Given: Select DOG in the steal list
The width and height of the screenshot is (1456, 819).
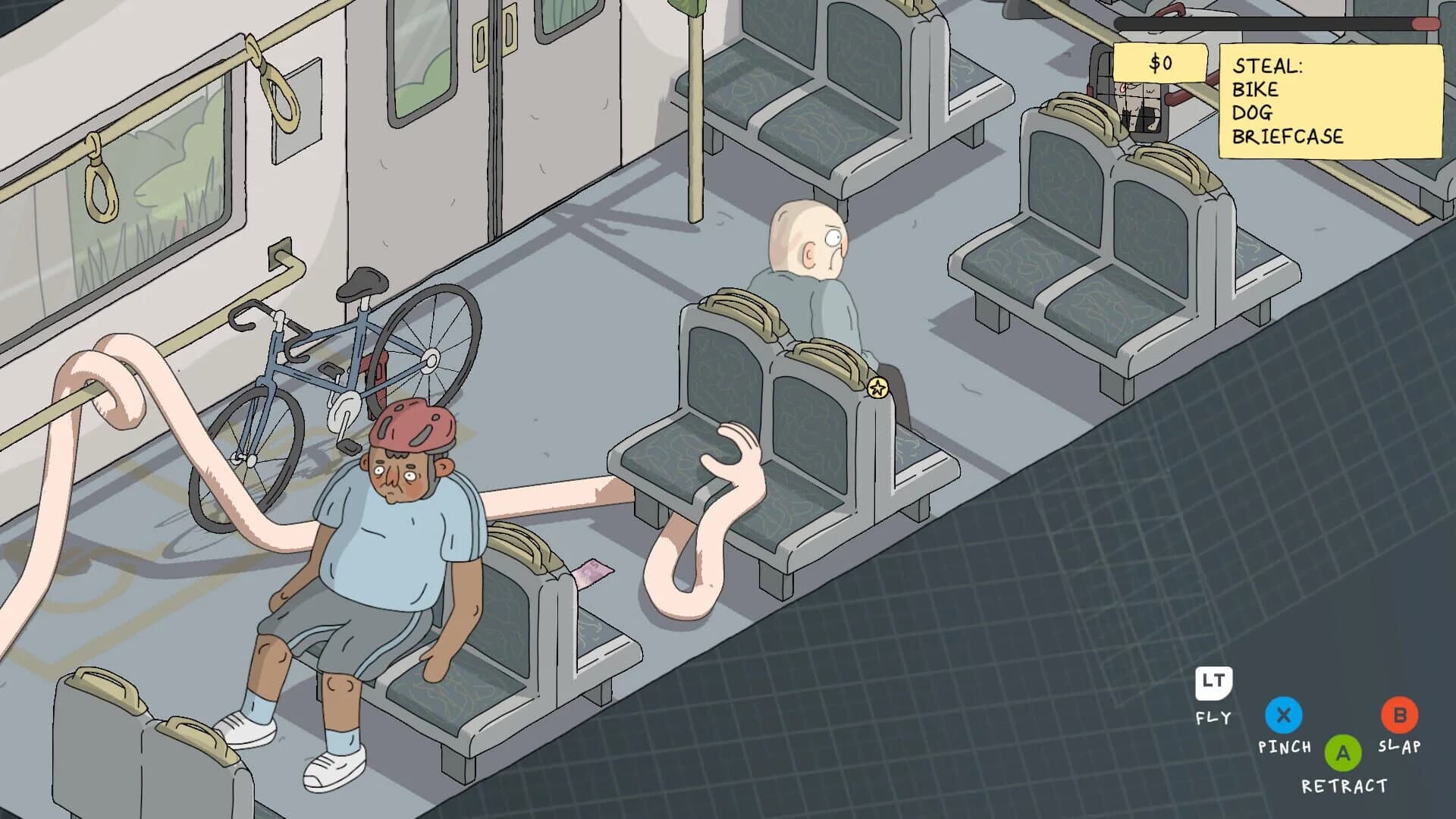Looking at the screenshot, I should tap(1253, 113).
